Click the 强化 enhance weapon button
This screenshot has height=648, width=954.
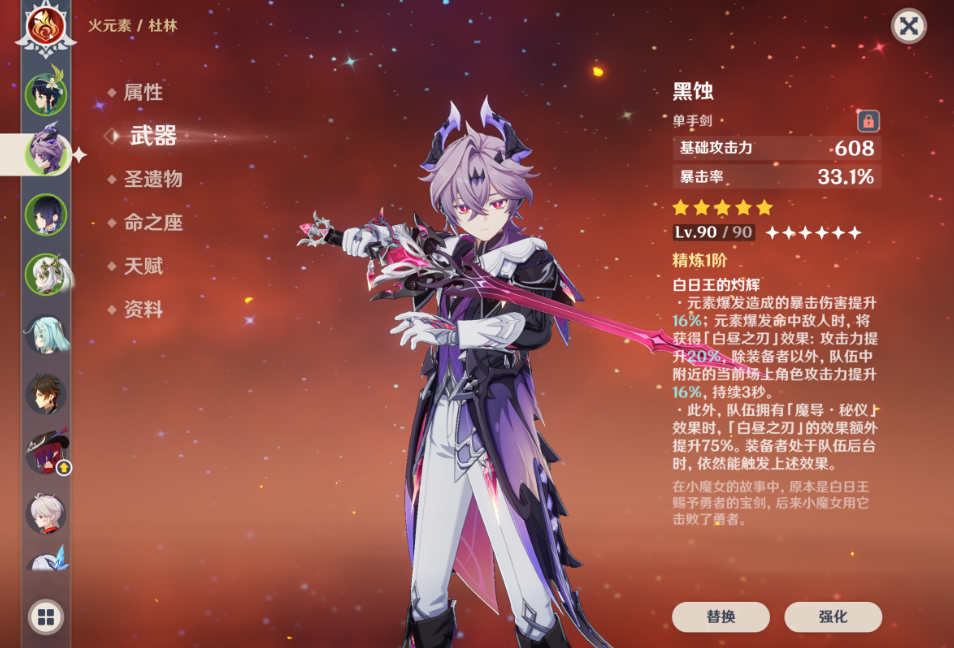[x=832, y=617]
